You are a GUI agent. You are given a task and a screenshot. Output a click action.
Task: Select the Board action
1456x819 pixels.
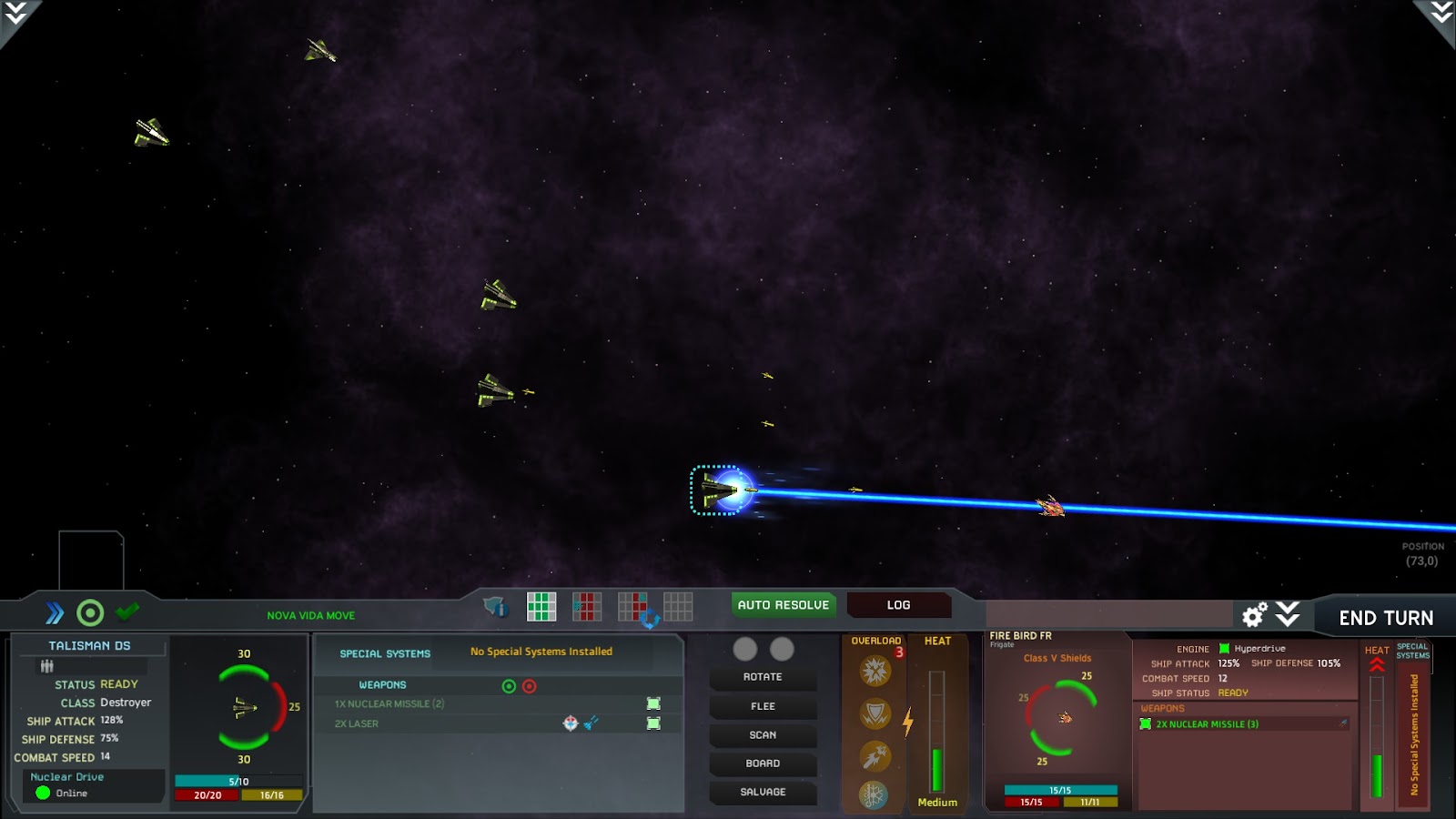[x=763, y=763]
